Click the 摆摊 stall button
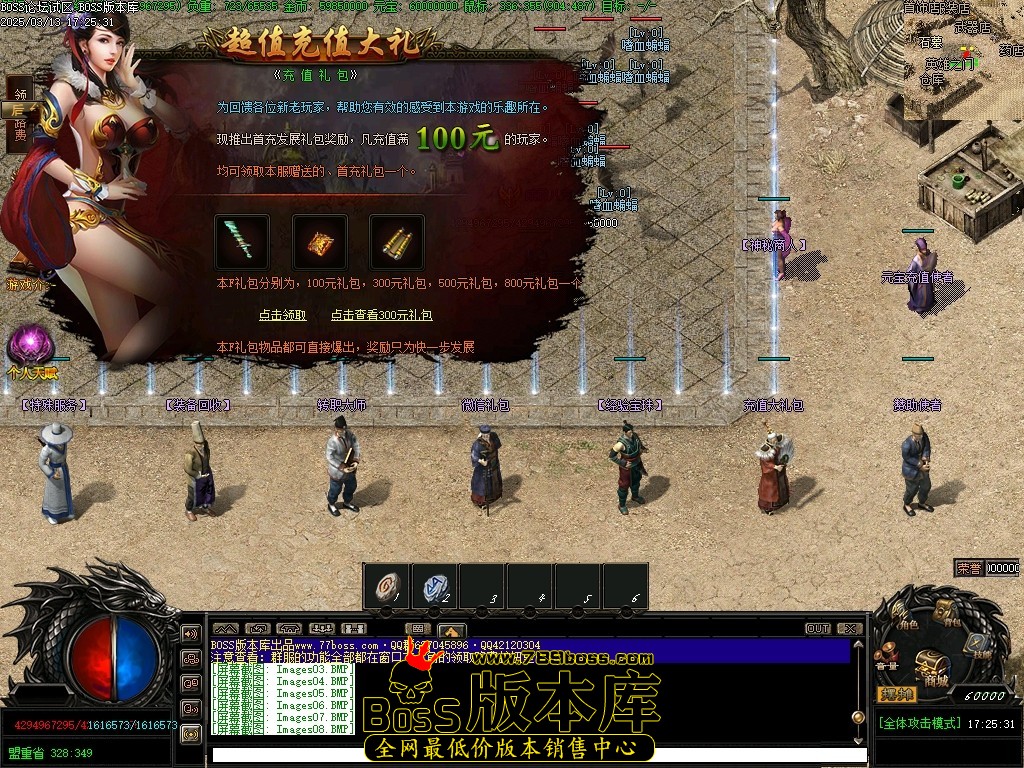Viewport: 1024px width, 768px height. [896, 694]
